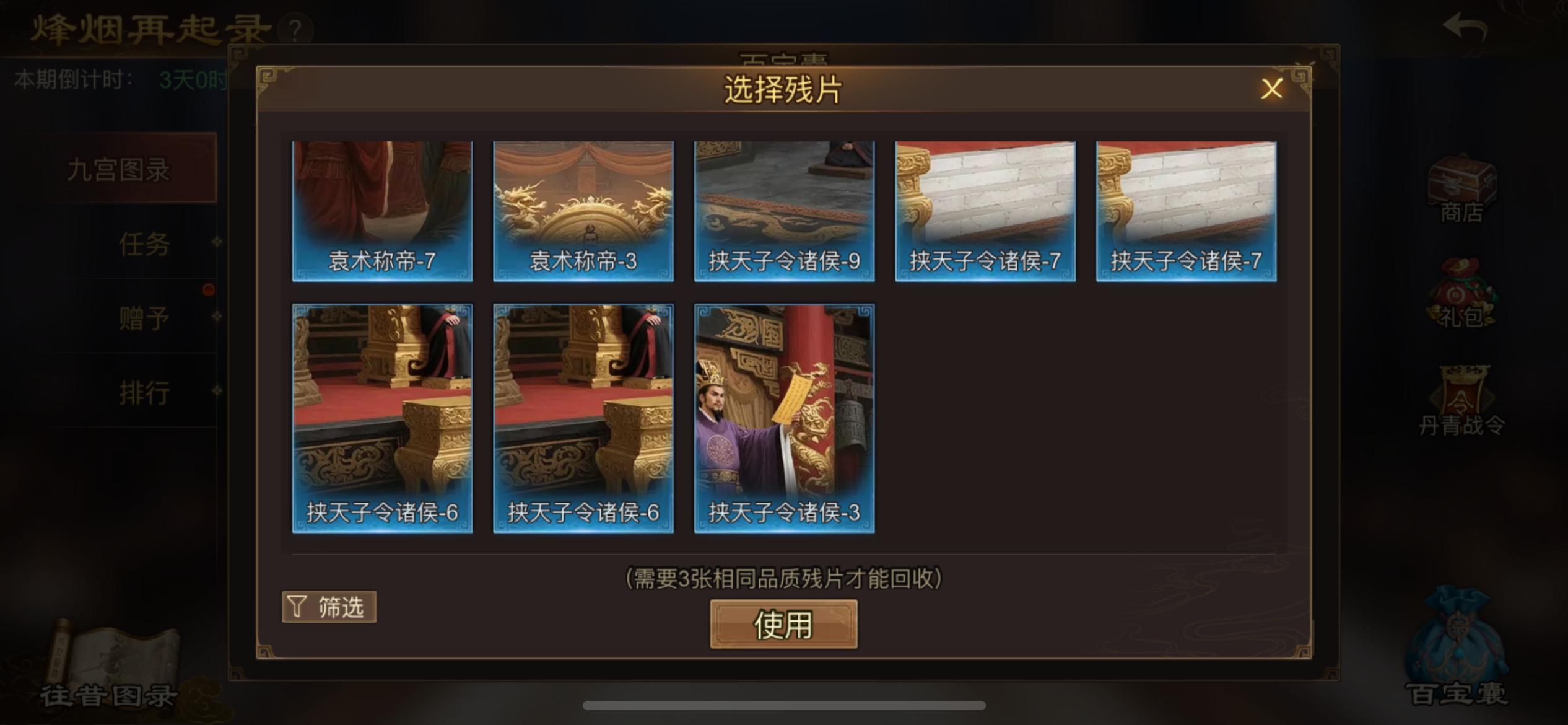Screen dimensions: 1568x725
Task: Open the 任务 menu item
Action: (x=144, y=244)
